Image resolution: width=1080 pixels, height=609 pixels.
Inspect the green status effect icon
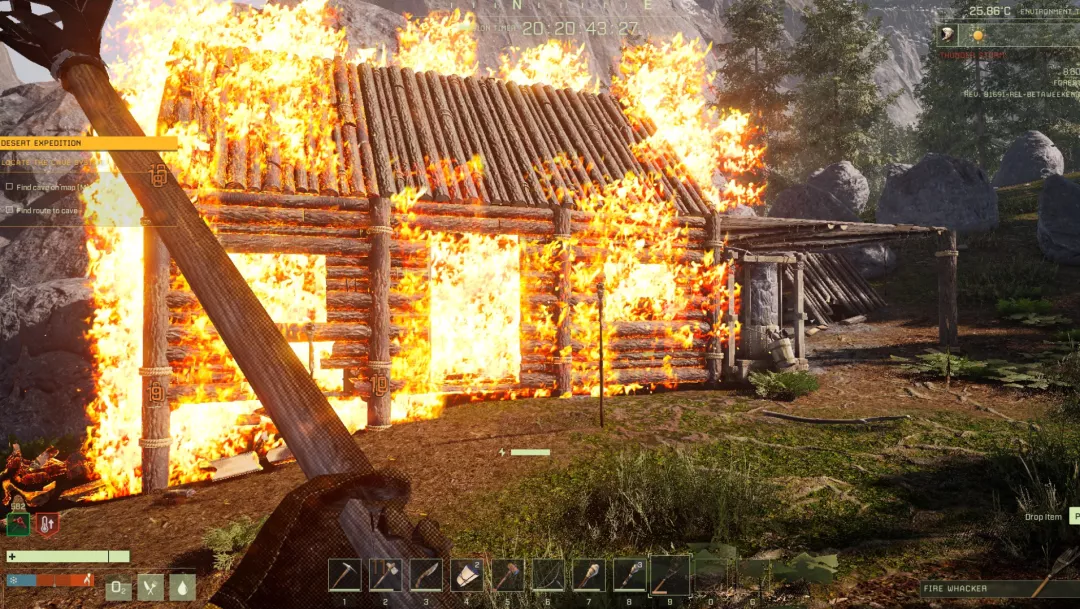pos(18,523)
